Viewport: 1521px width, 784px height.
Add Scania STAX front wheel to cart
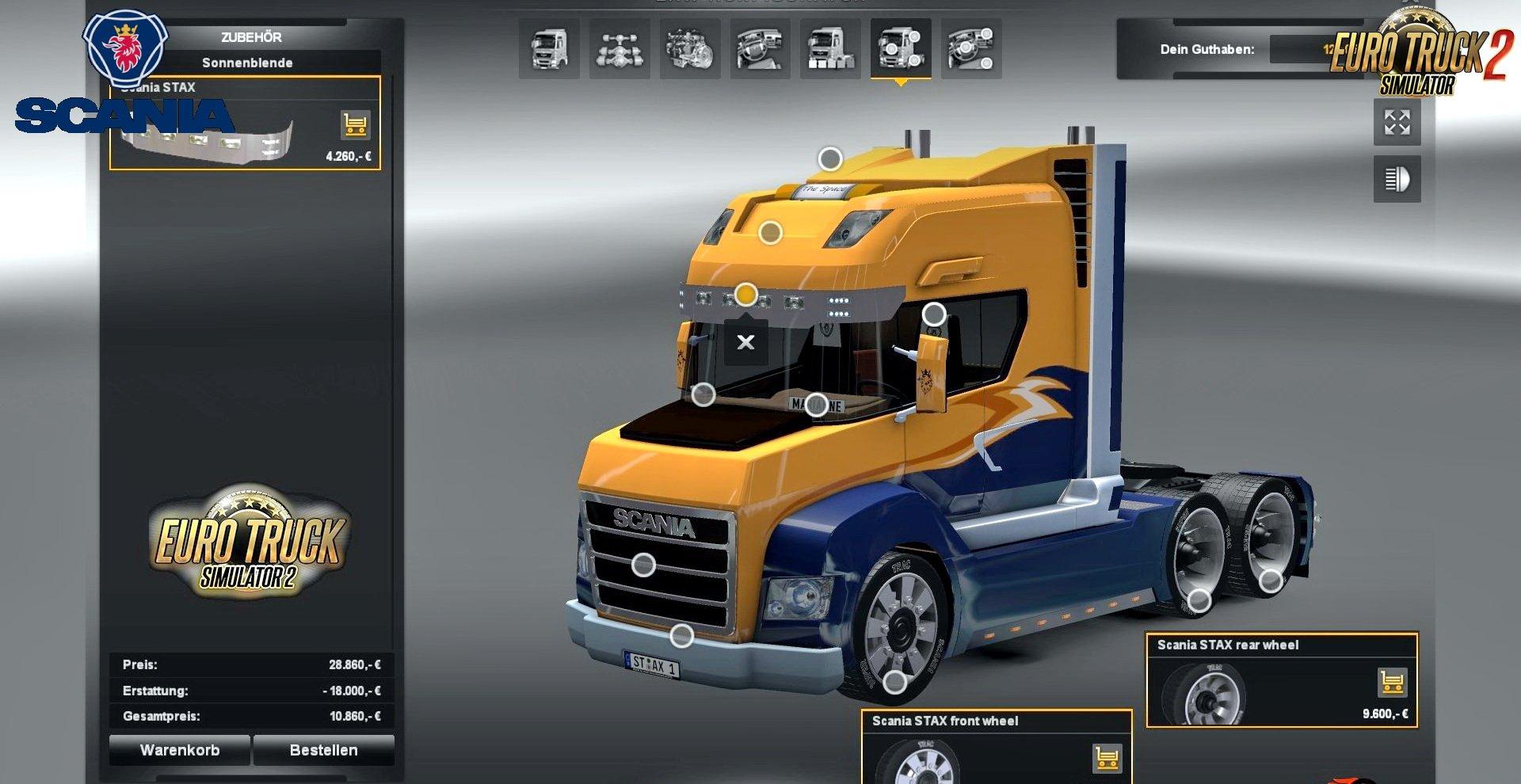[1107, 758]
